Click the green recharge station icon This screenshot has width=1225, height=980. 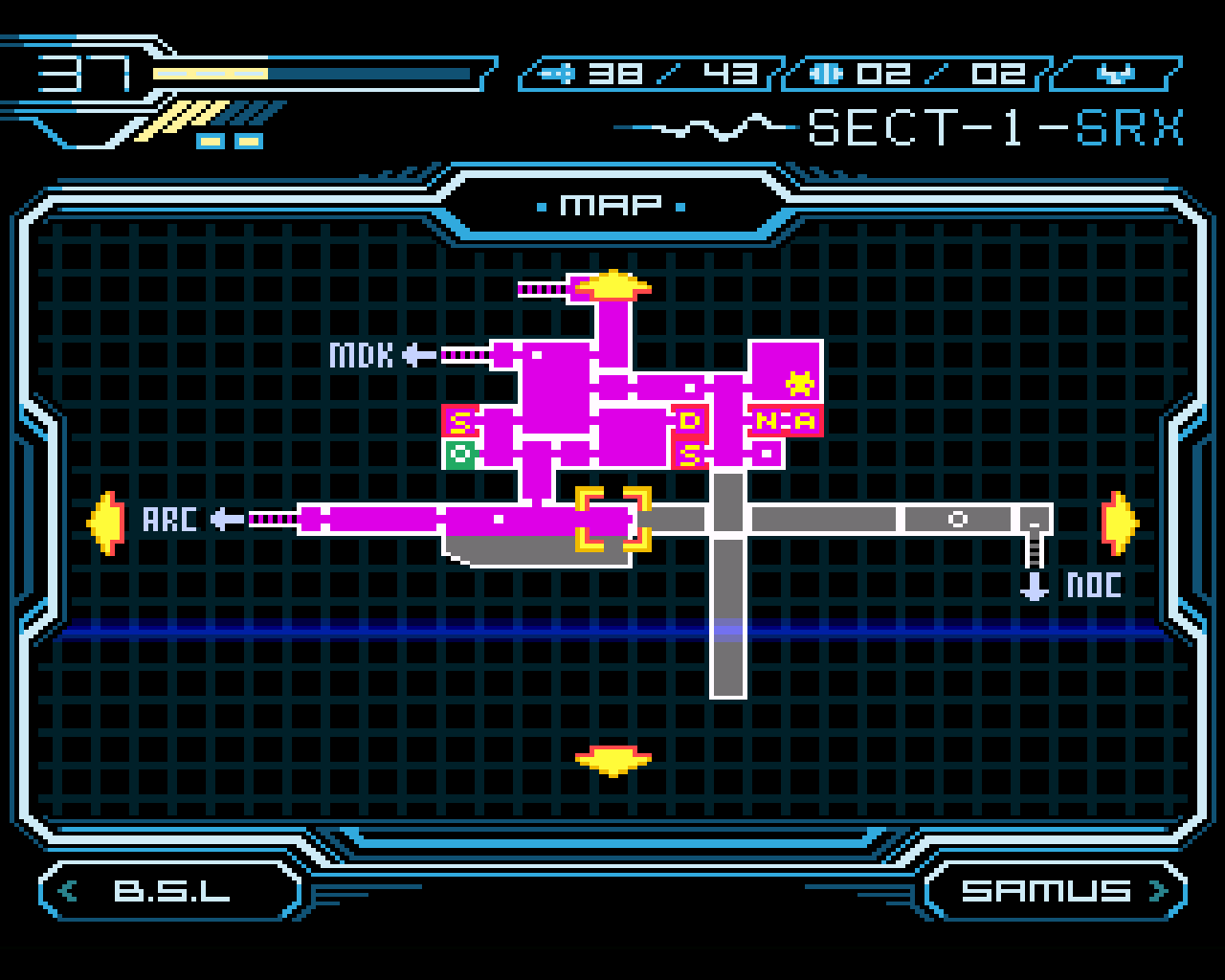[x=458, y=453]
